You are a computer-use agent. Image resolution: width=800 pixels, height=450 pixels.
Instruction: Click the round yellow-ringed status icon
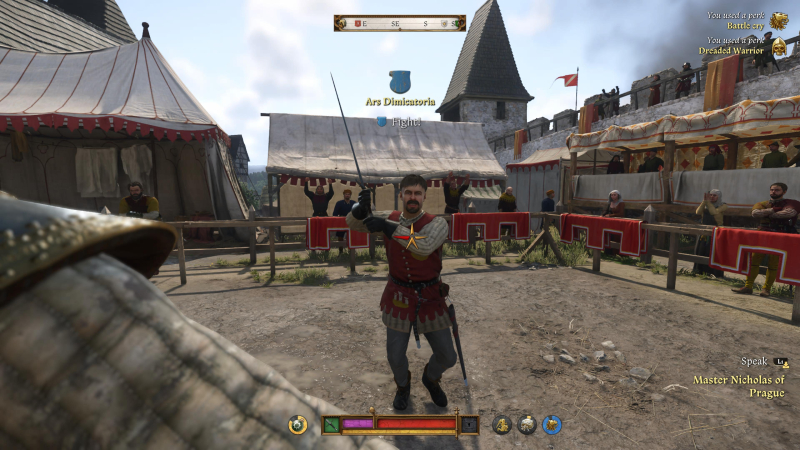point(297,424)
